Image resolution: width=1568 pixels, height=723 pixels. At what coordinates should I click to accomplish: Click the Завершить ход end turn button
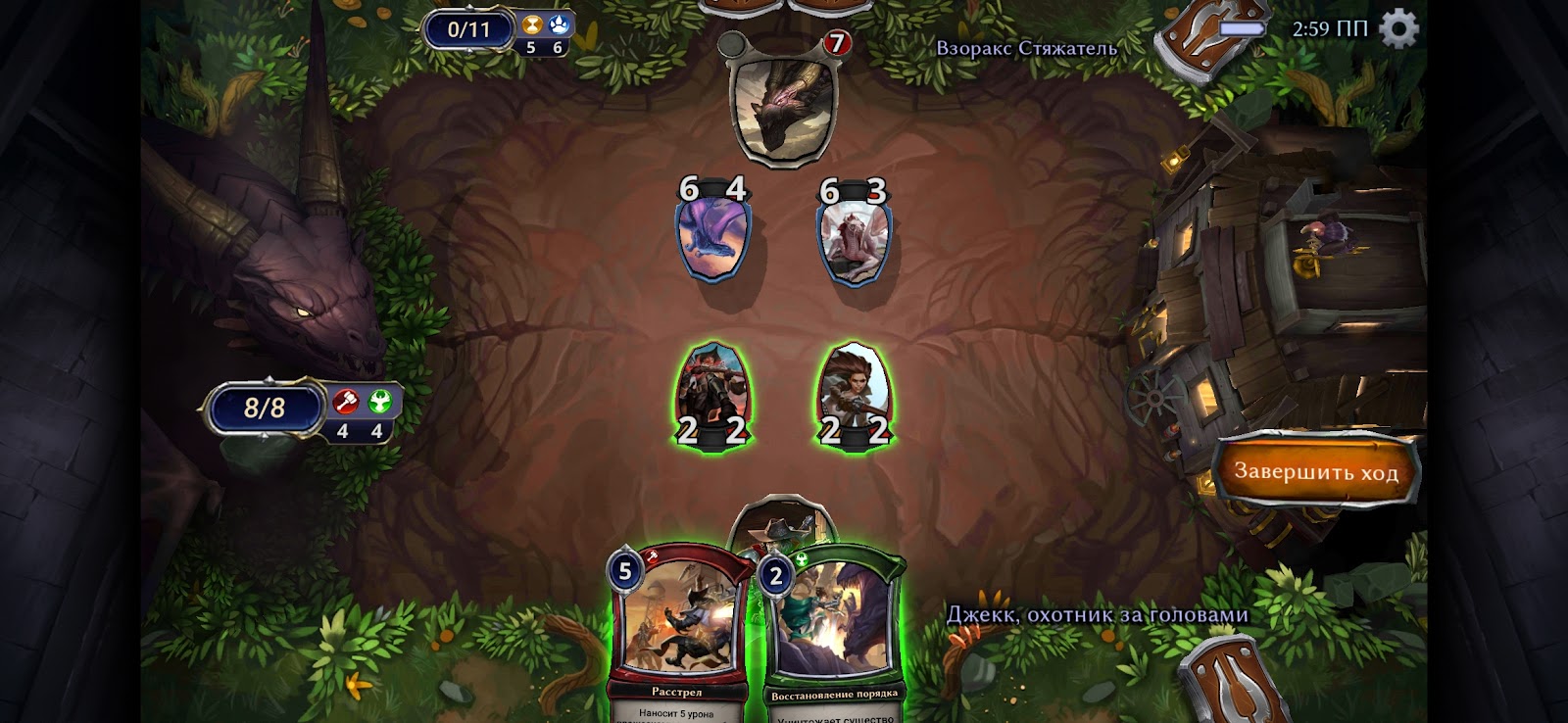click(x=1315, y=471)
